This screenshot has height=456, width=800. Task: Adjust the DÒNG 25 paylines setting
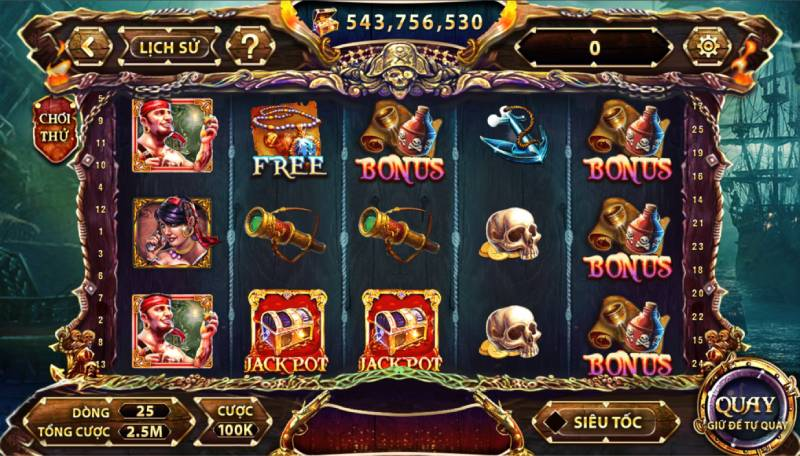click(144, 411)
